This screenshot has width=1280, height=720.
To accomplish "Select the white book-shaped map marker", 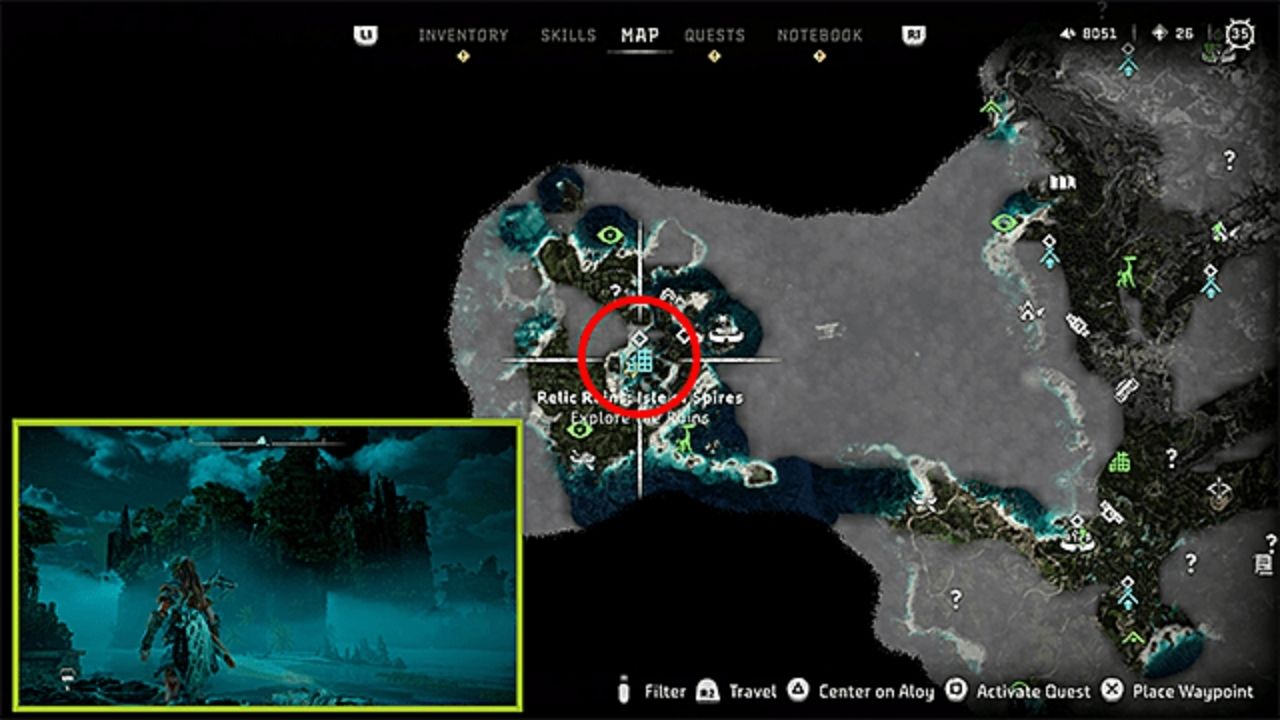I will tap(1060, 183).
